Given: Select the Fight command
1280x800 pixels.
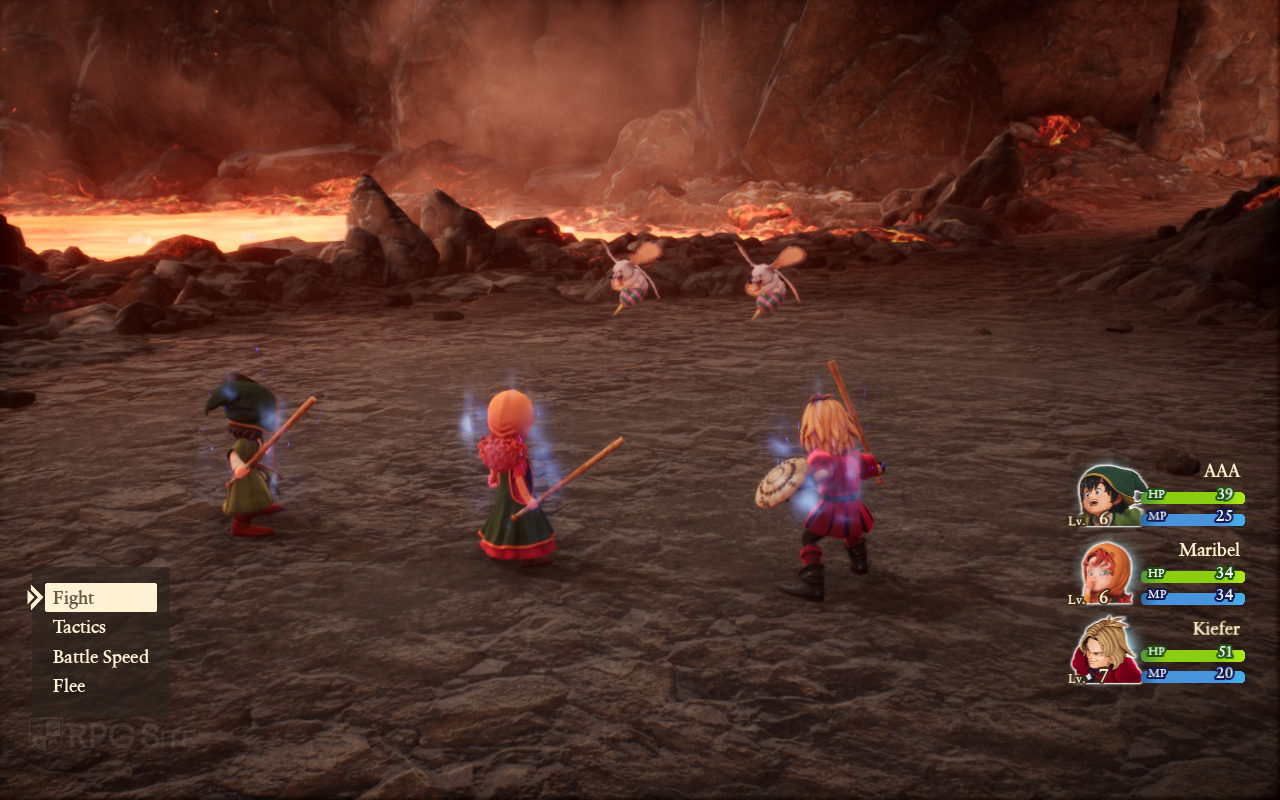Looking at the screenshot, I should coord(100,598).
